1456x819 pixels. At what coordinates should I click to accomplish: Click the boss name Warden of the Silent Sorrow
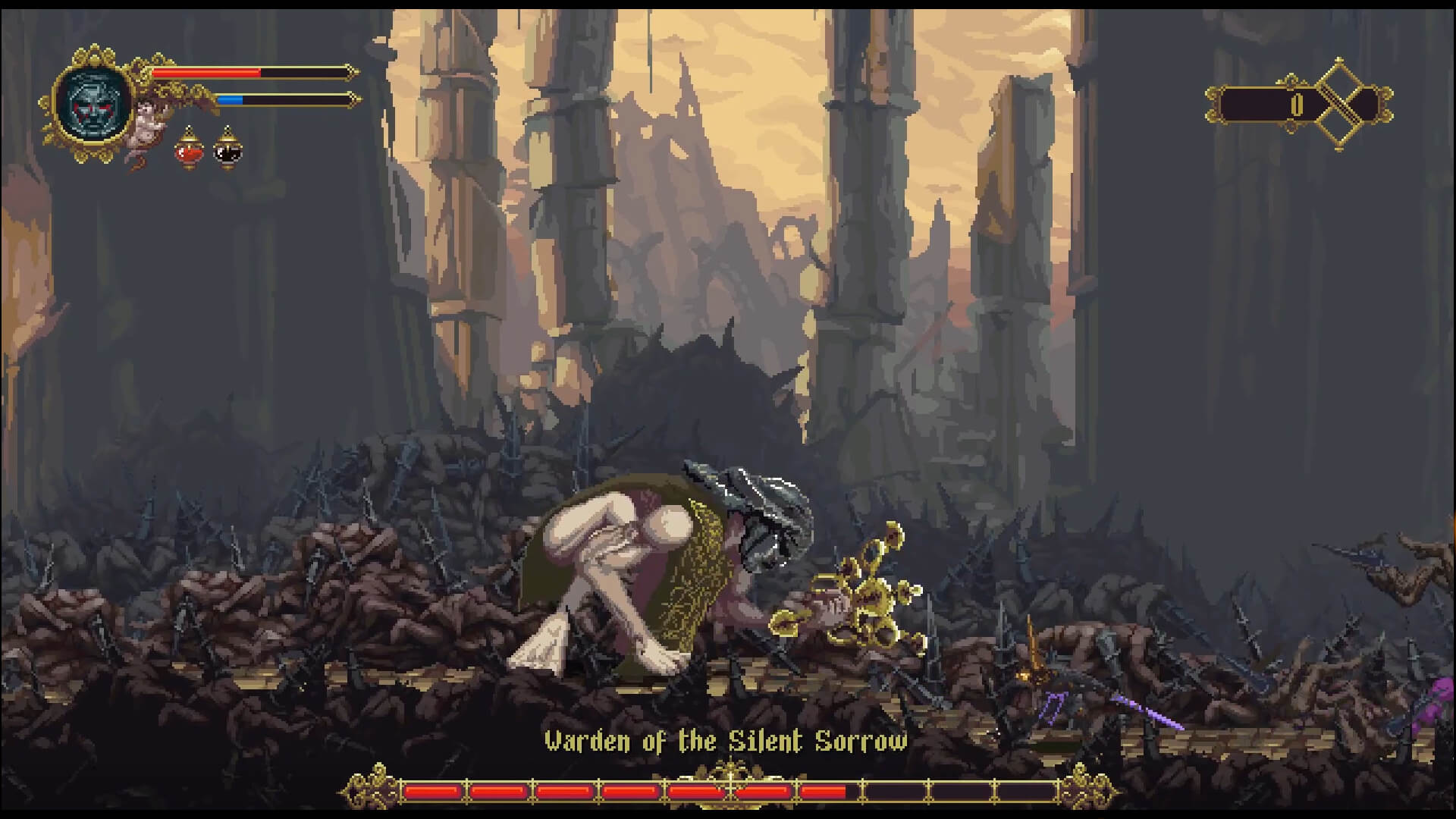(x=726, y=741)
